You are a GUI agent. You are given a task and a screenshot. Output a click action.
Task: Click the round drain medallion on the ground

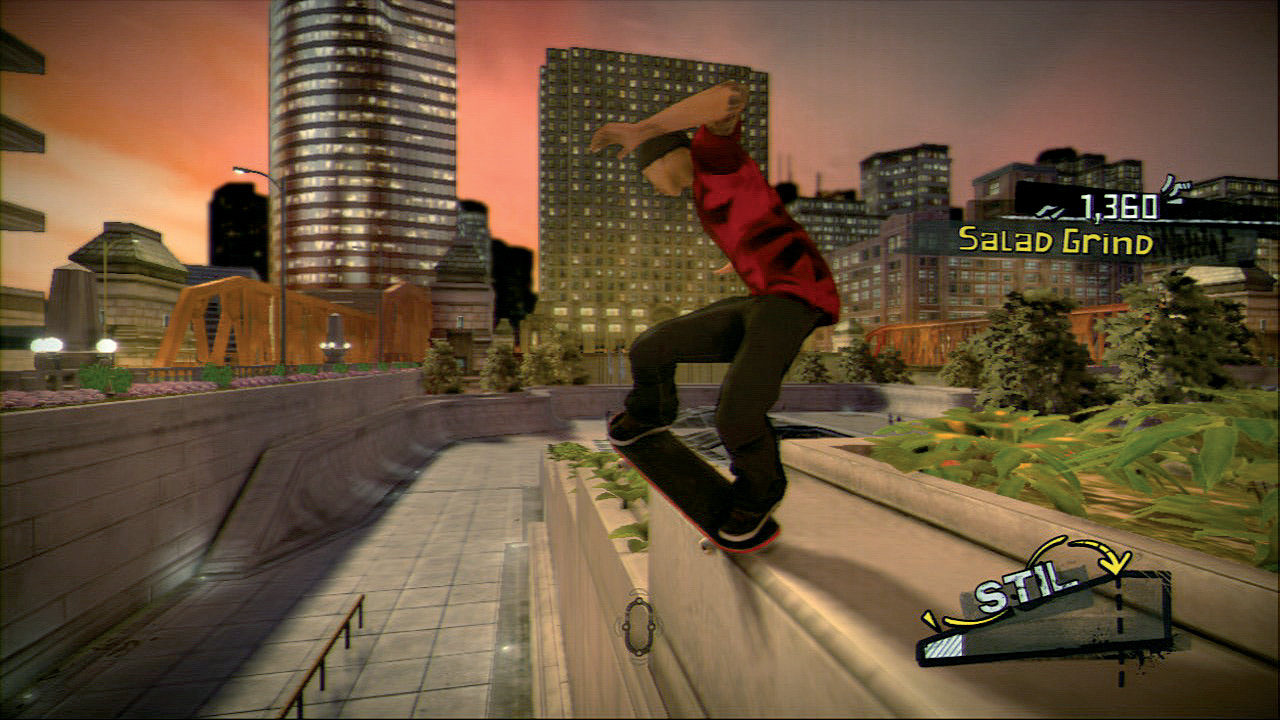click(x=637, y=625)
